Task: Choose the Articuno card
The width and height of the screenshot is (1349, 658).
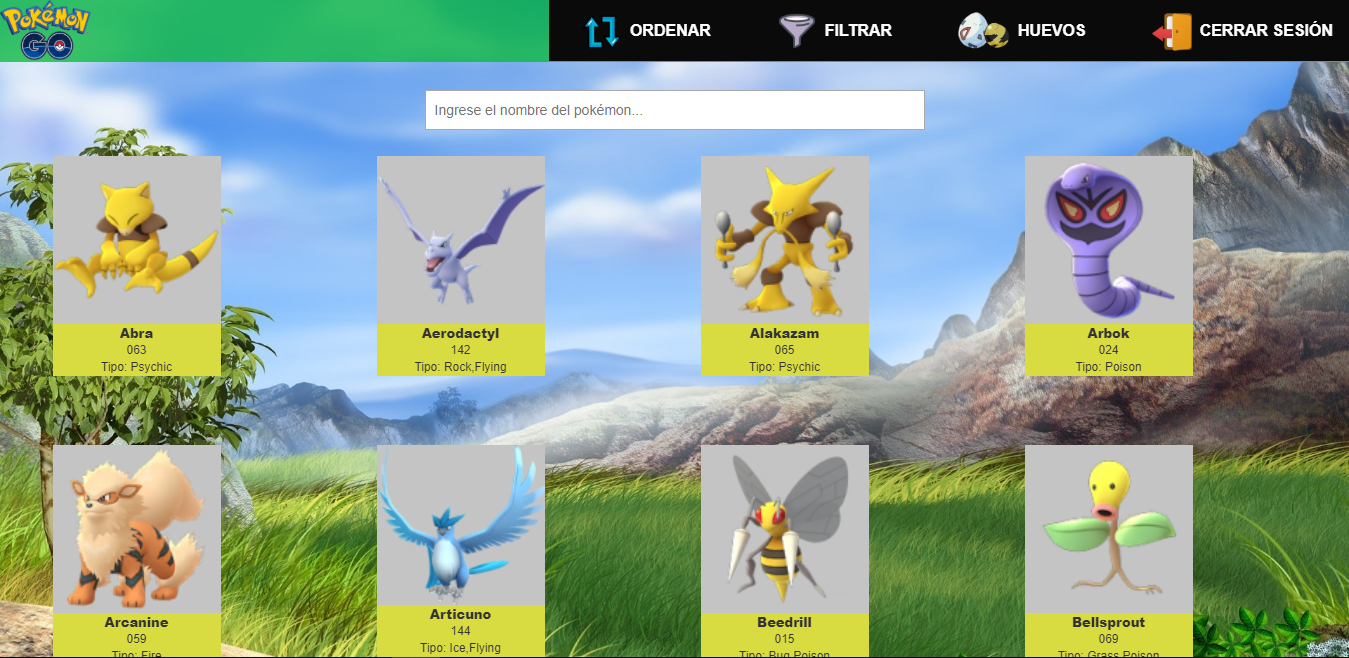Action: pyautogui.click(x=461, y=550)
